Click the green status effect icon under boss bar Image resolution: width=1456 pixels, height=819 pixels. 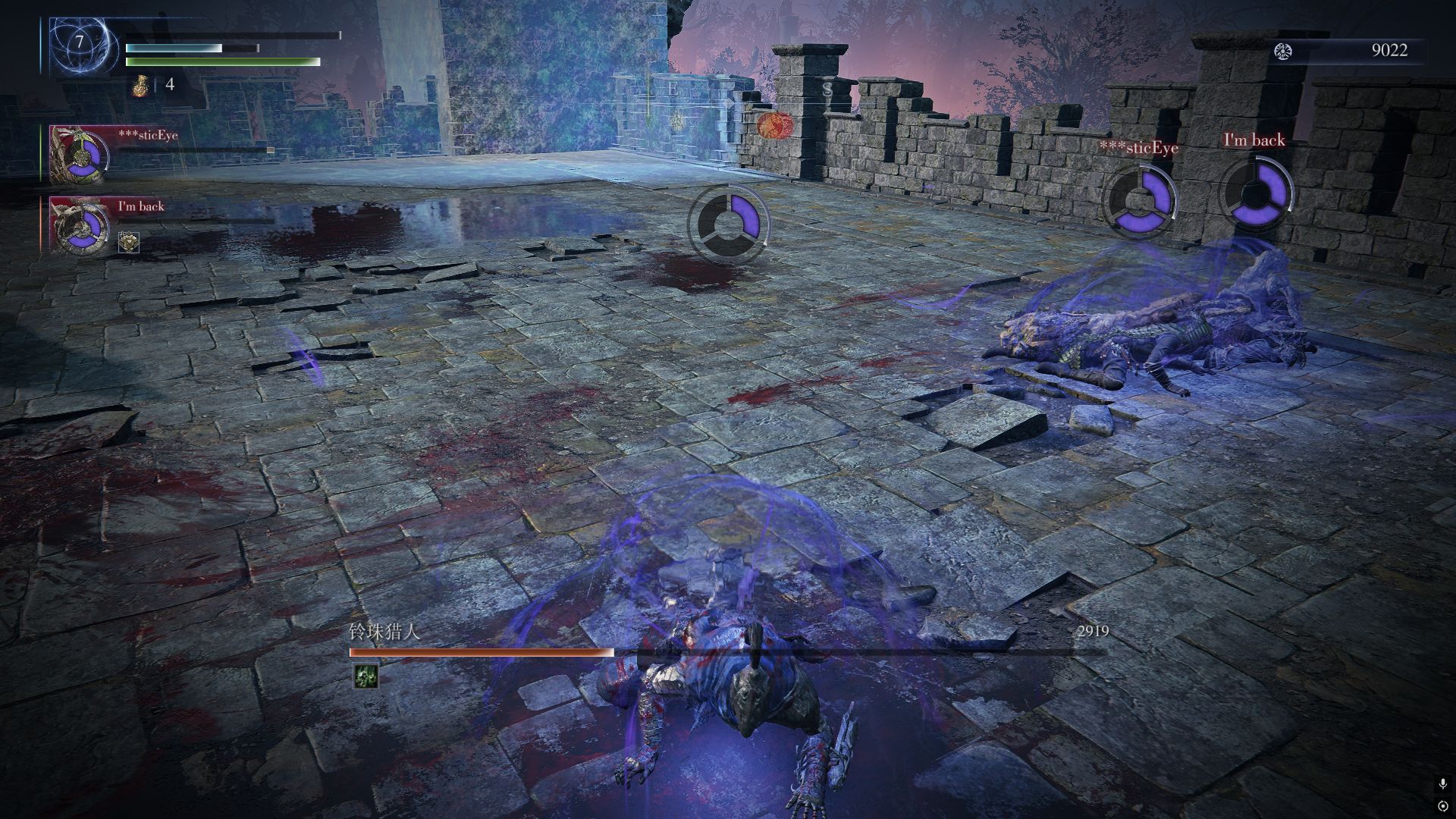click(x=366, y=676)
